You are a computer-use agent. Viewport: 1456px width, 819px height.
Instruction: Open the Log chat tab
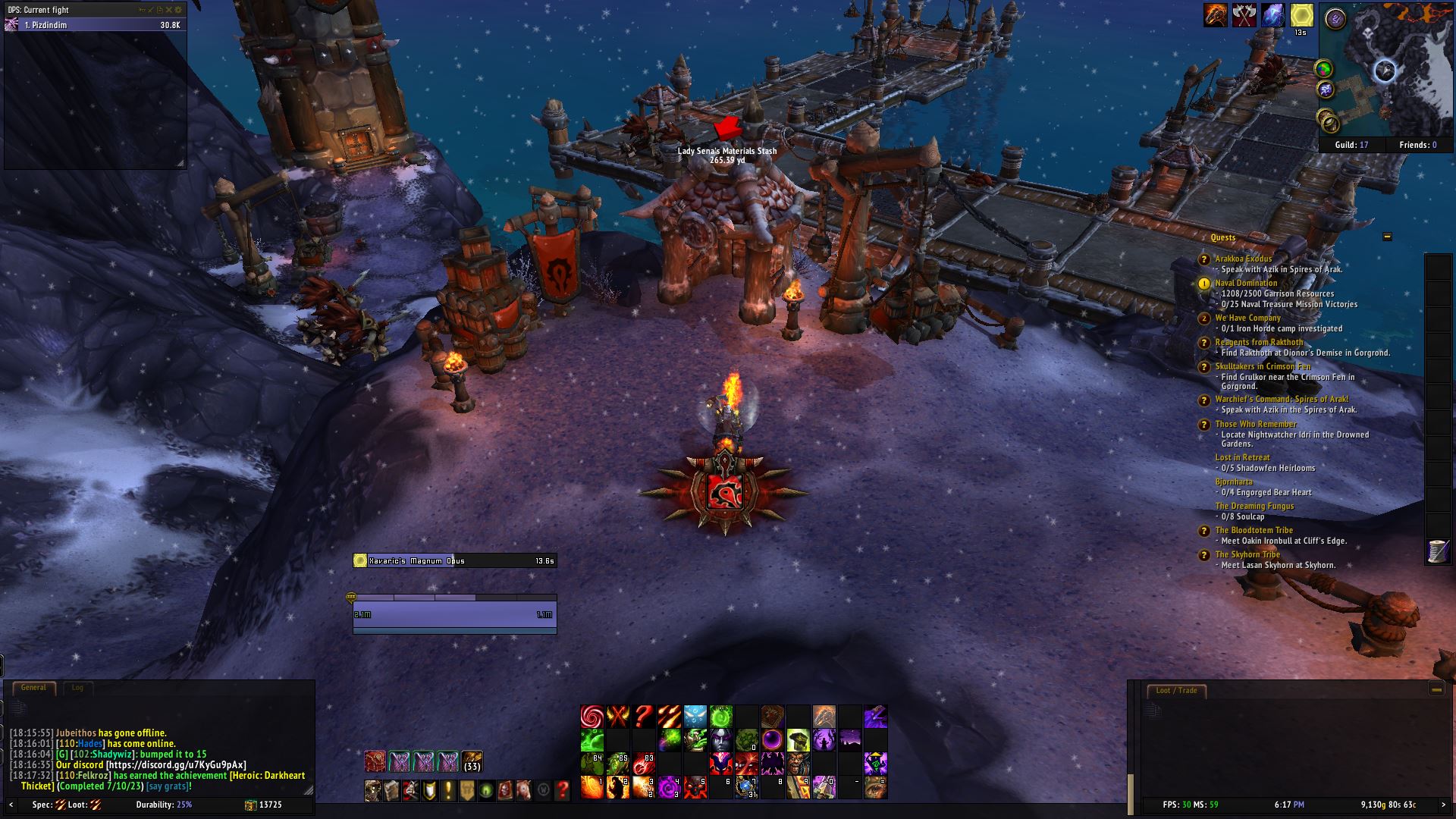77,688
